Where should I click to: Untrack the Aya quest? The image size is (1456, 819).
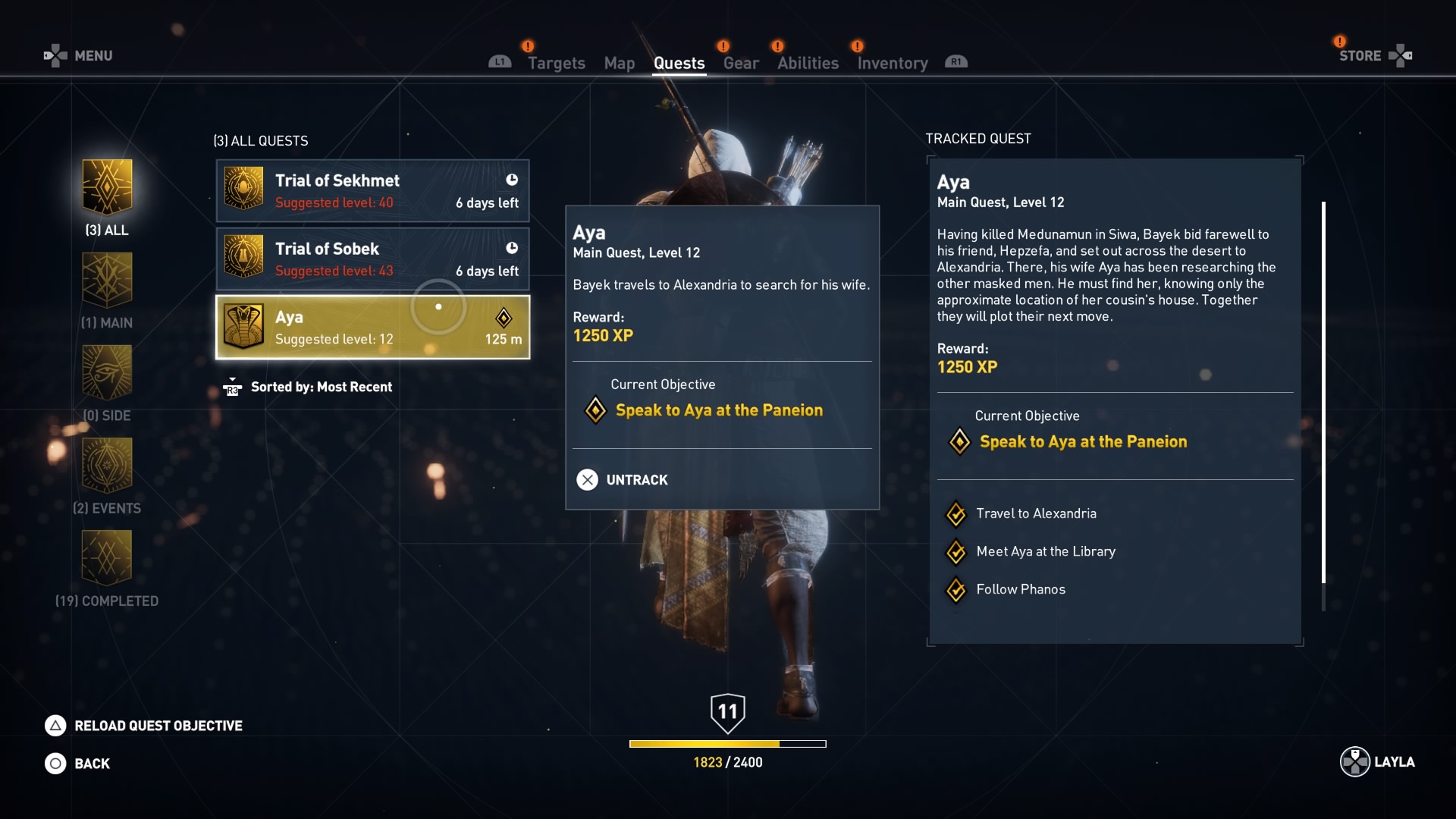pos(620,479)
